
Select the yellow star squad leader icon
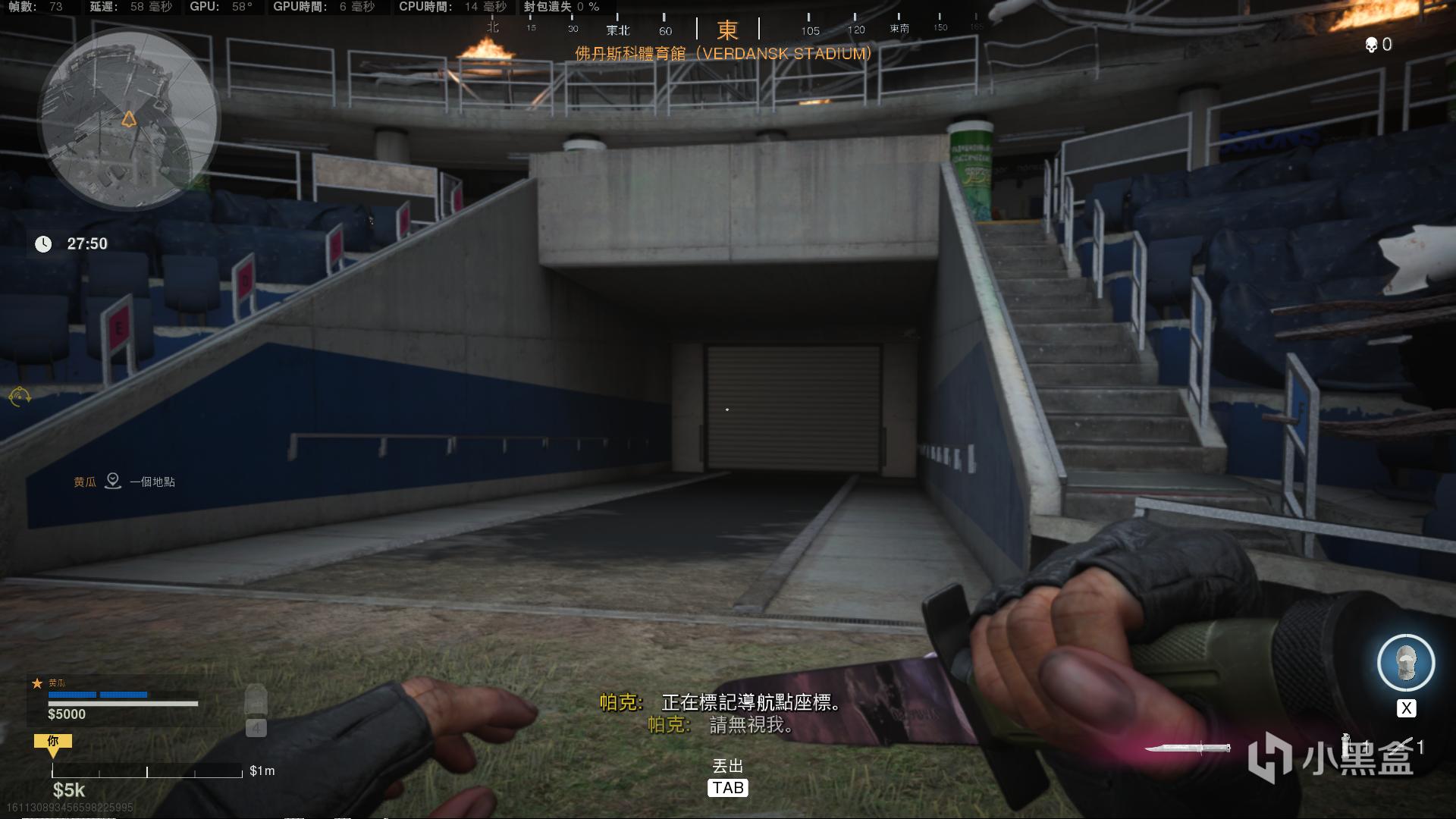click(36, 683)
